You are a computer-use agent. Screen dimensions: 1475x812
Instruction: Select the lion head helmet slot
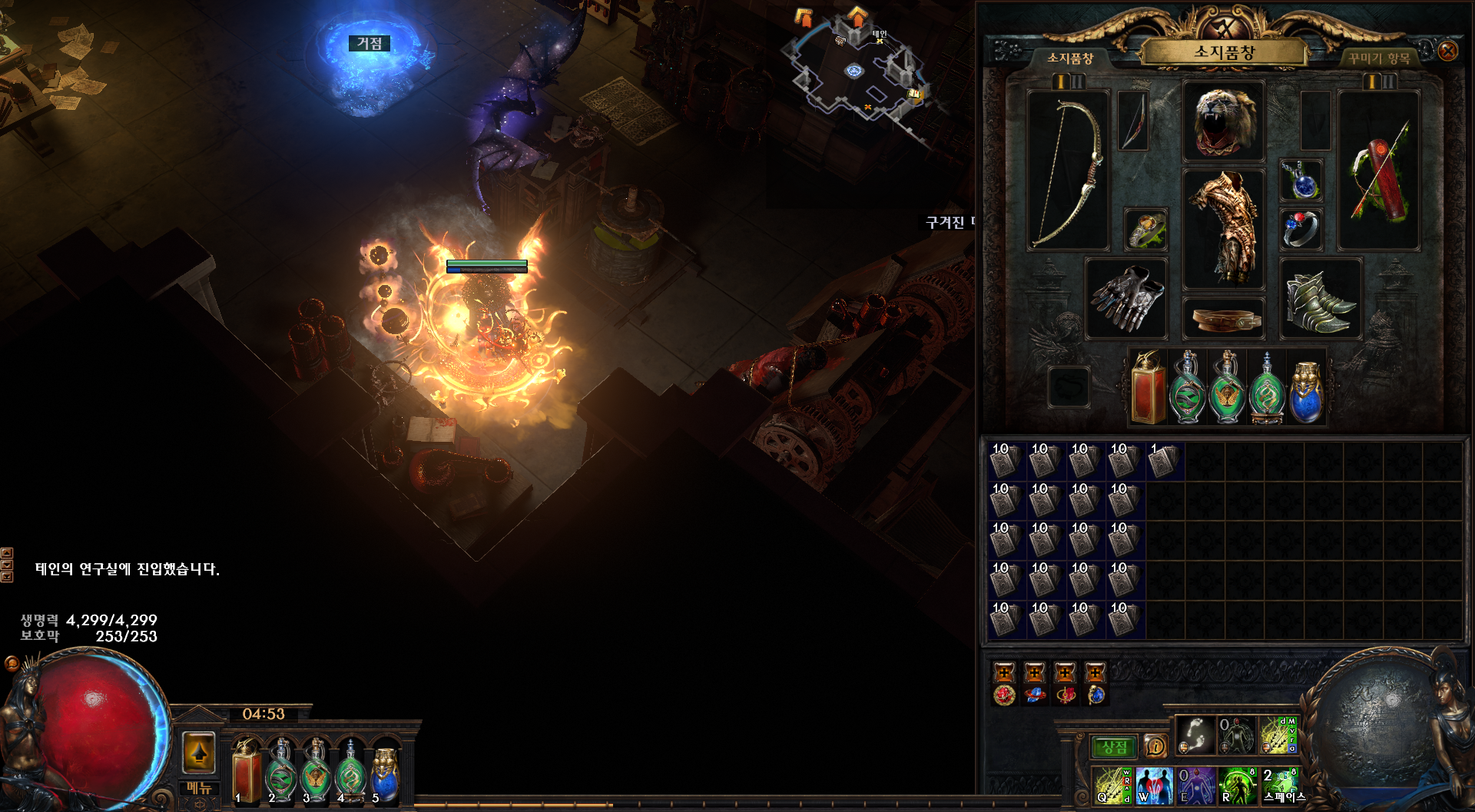click(x=1224, y=121)
